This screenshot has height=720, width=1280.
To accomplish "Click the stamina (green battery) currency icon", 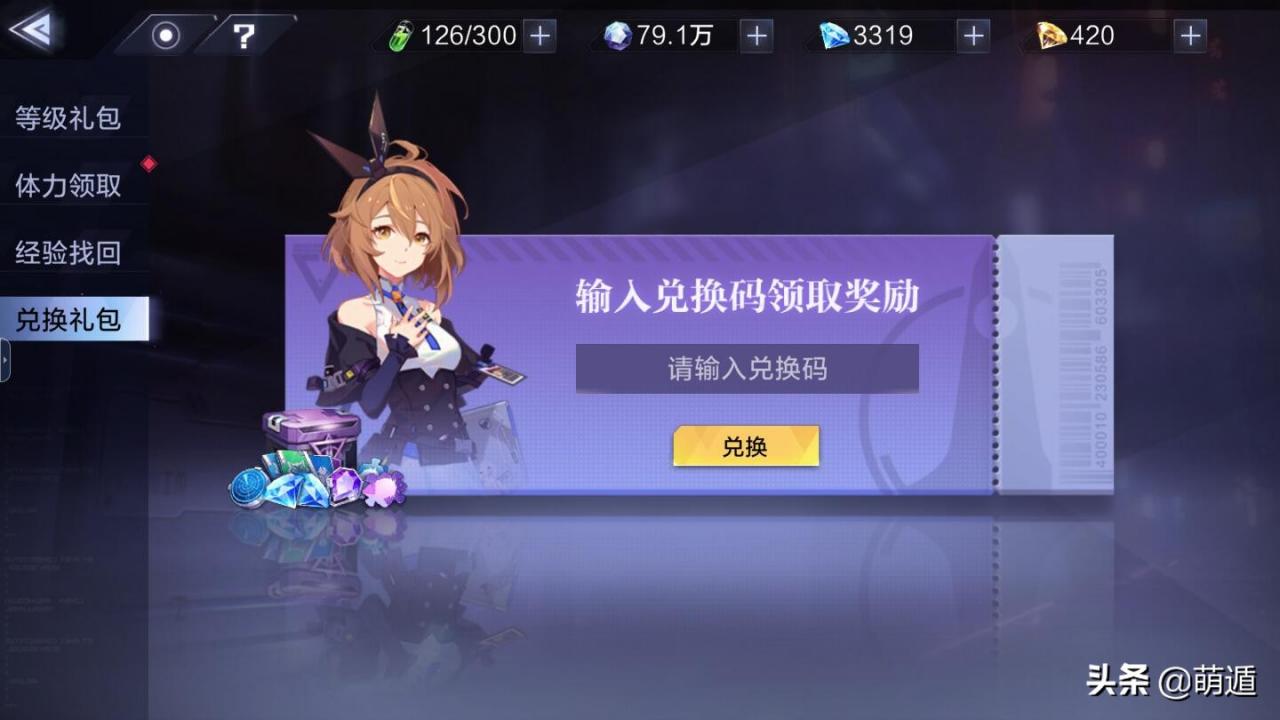I will click(x=402, y=35).
